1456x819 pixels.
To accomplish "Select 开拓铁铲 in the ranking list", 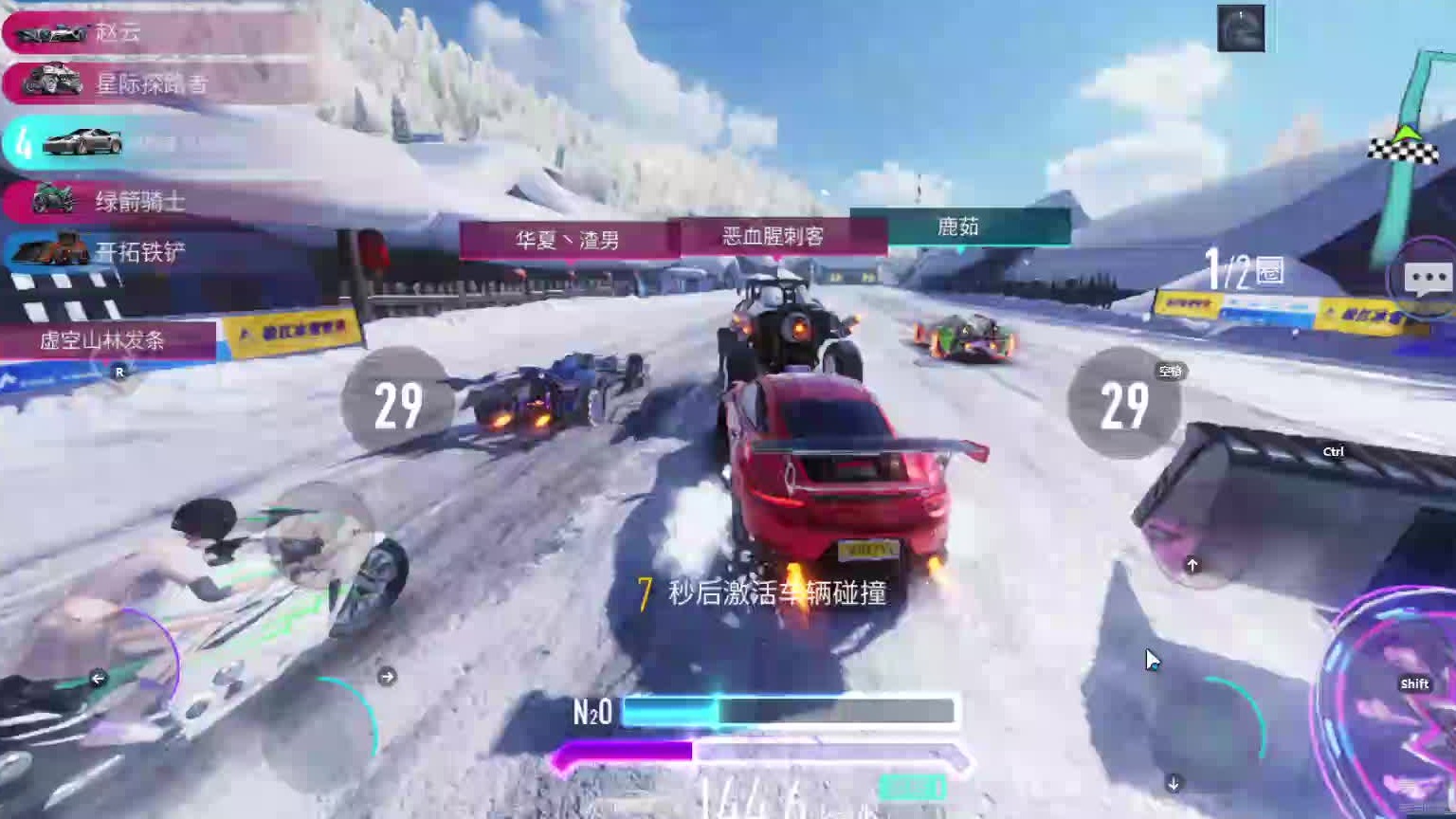I will pos(142,252).
